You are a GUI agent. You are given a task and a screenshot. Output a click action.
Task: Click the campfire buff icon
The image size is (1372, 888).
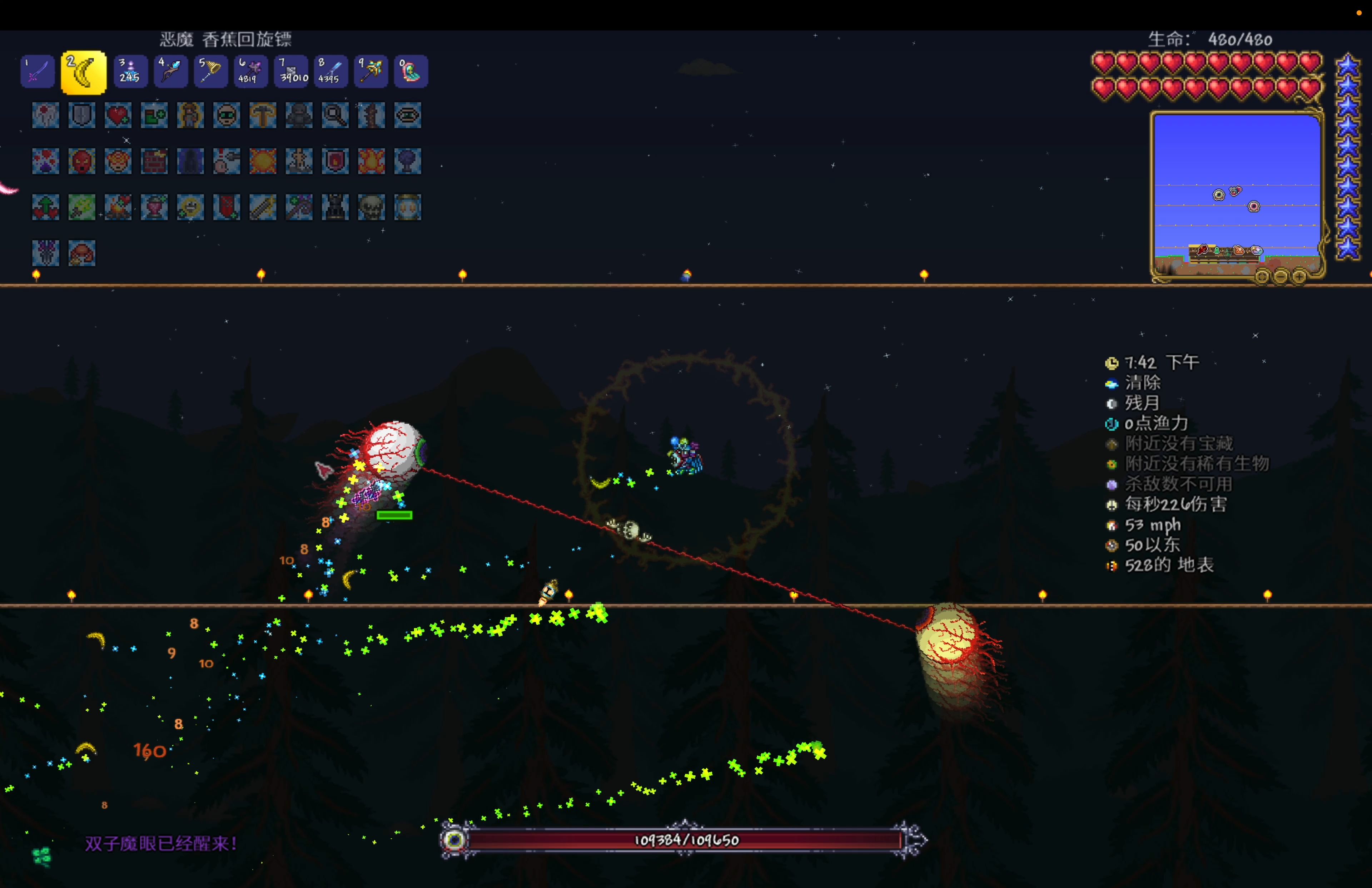[x=118, y=207]
